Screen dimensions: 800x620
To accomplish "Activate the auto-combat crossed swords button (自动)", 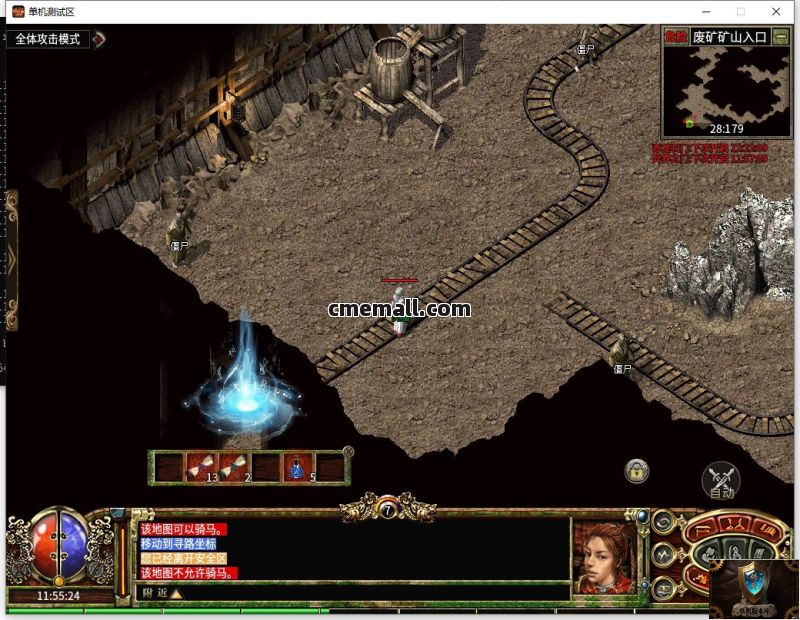I will point(720,481).
